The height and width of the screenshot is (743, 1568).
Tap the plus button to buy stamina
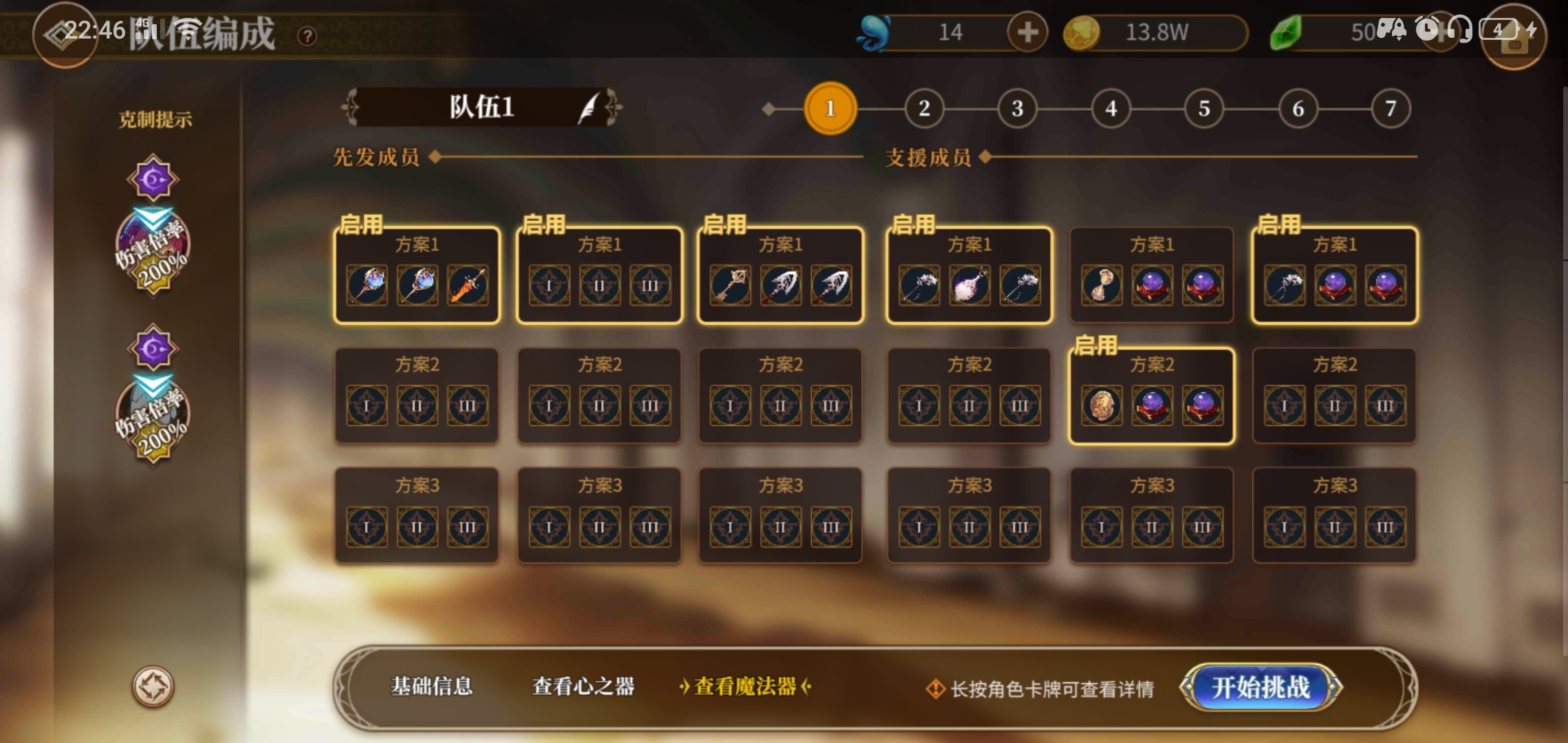click(1026, 32)
